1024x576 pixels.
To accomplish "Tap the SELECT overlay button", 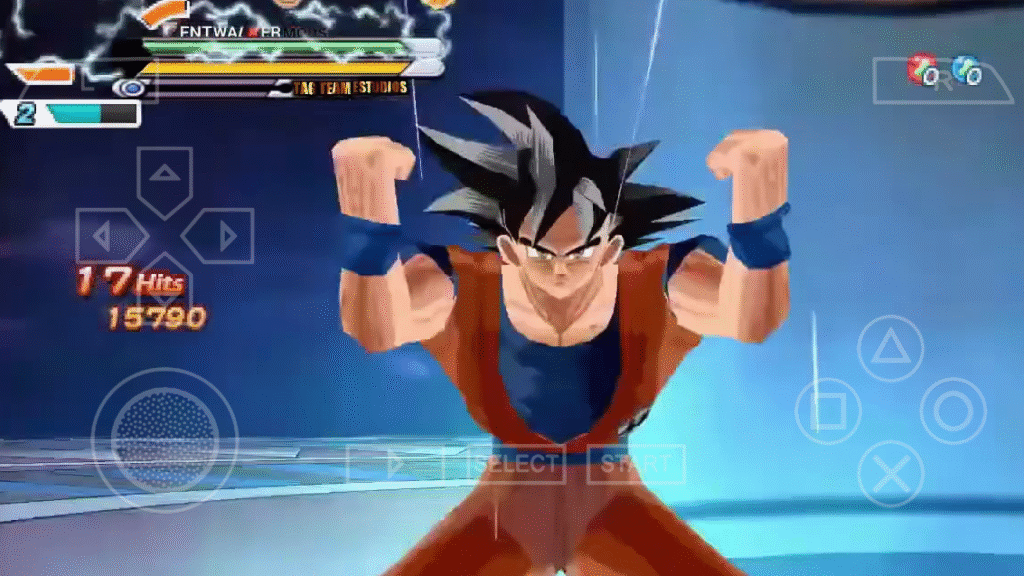I will [x=515, y=464].
